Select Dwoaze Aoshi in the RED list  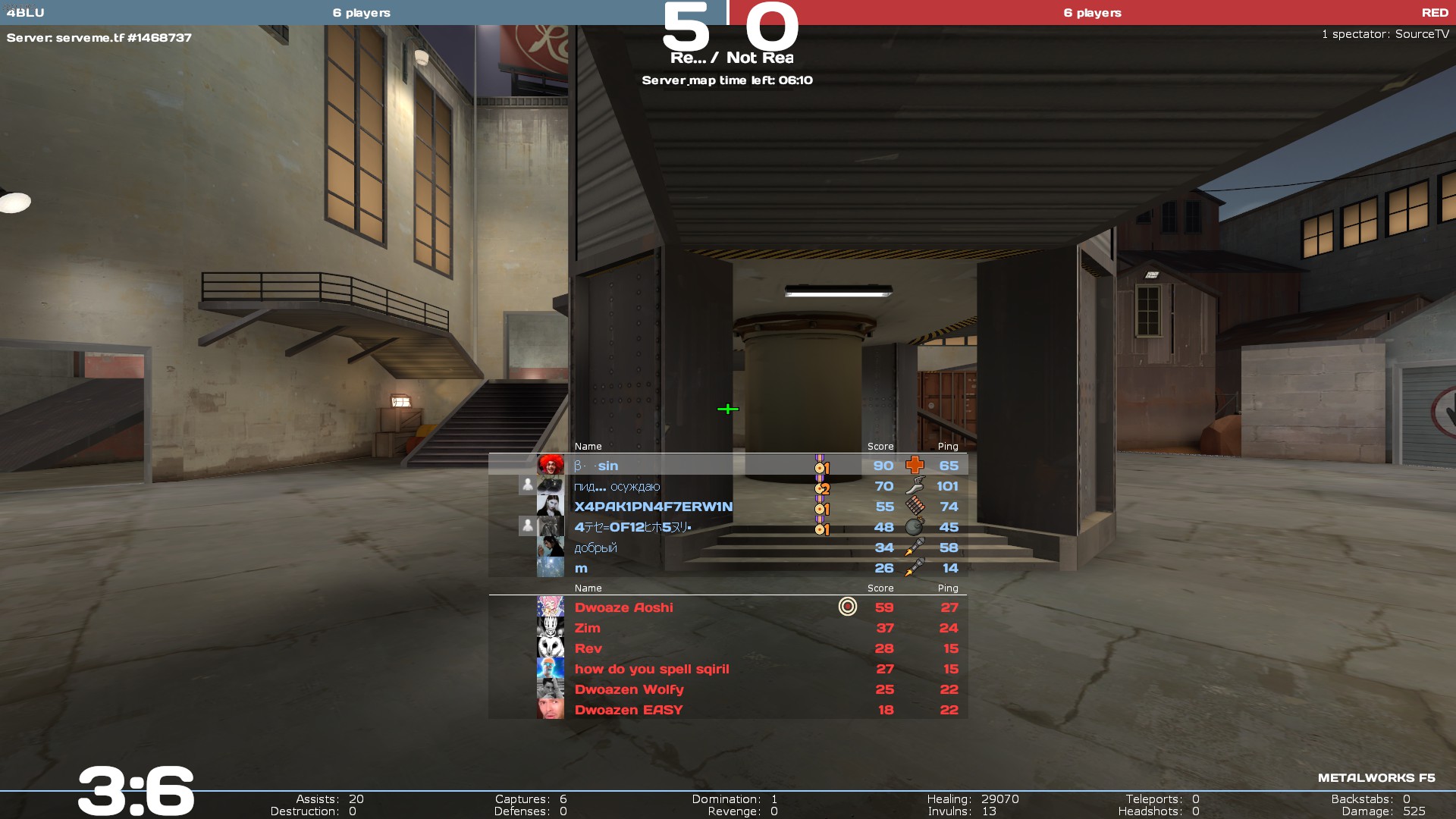[623, 607]
